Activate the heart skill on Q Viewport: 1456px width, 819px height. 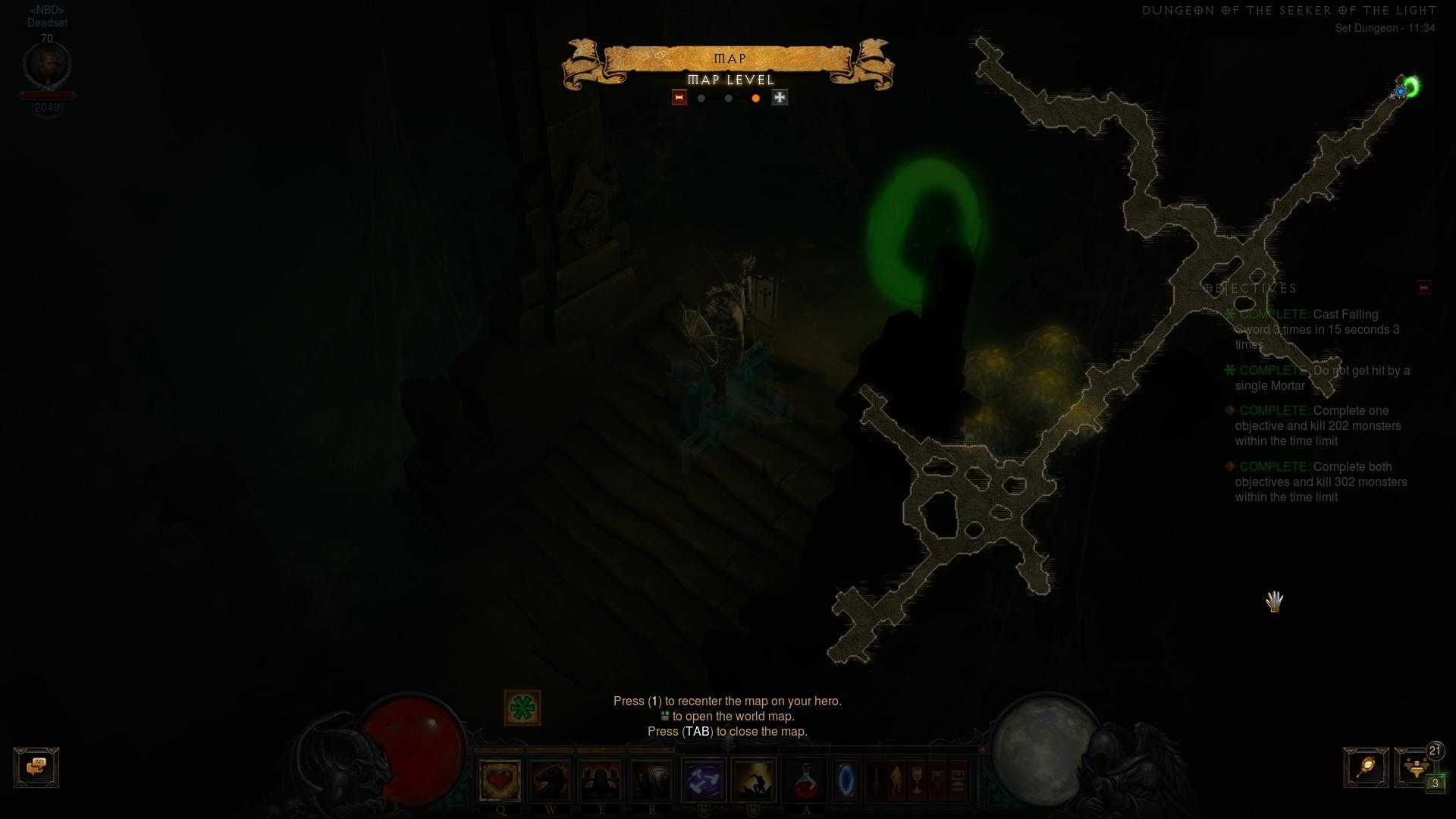tap(500, 780)
